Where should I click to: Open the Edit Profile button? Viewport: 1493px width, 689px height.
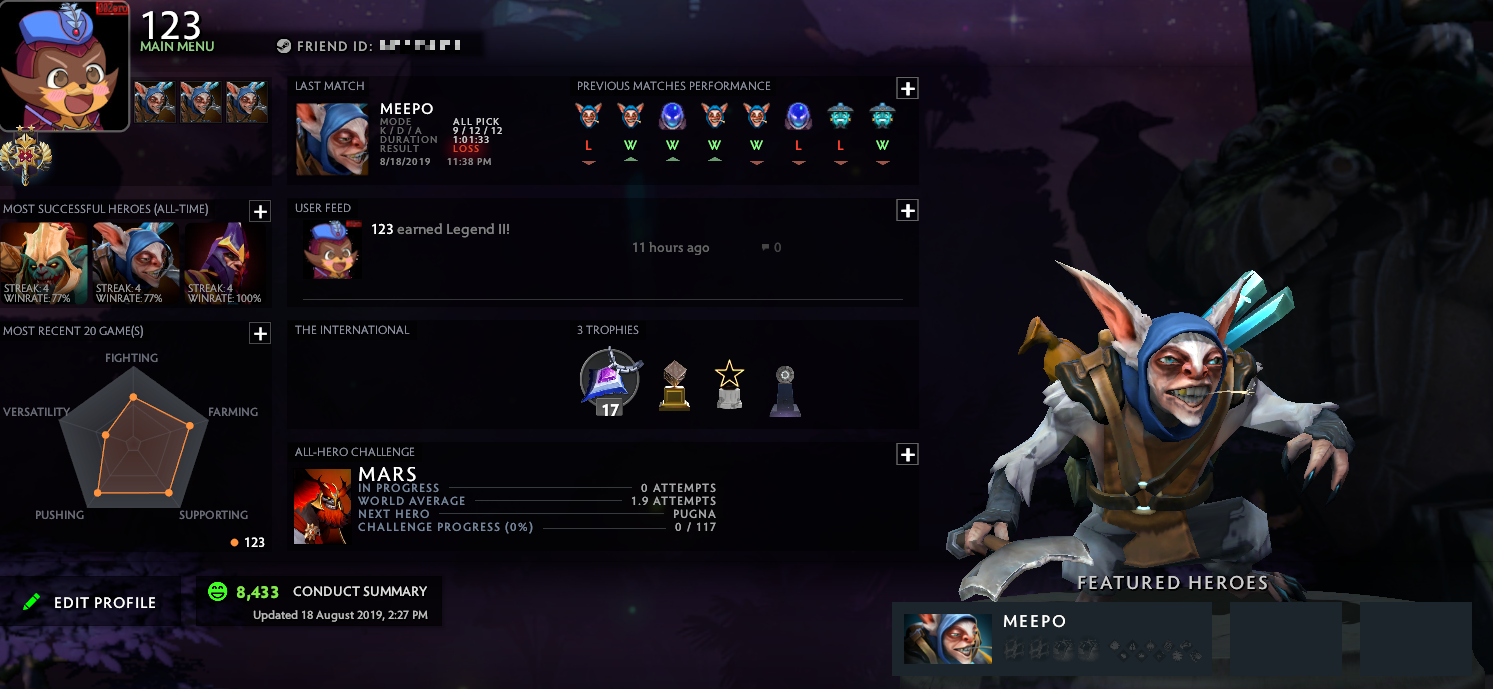pyautogui.click(x=90, y=602)
